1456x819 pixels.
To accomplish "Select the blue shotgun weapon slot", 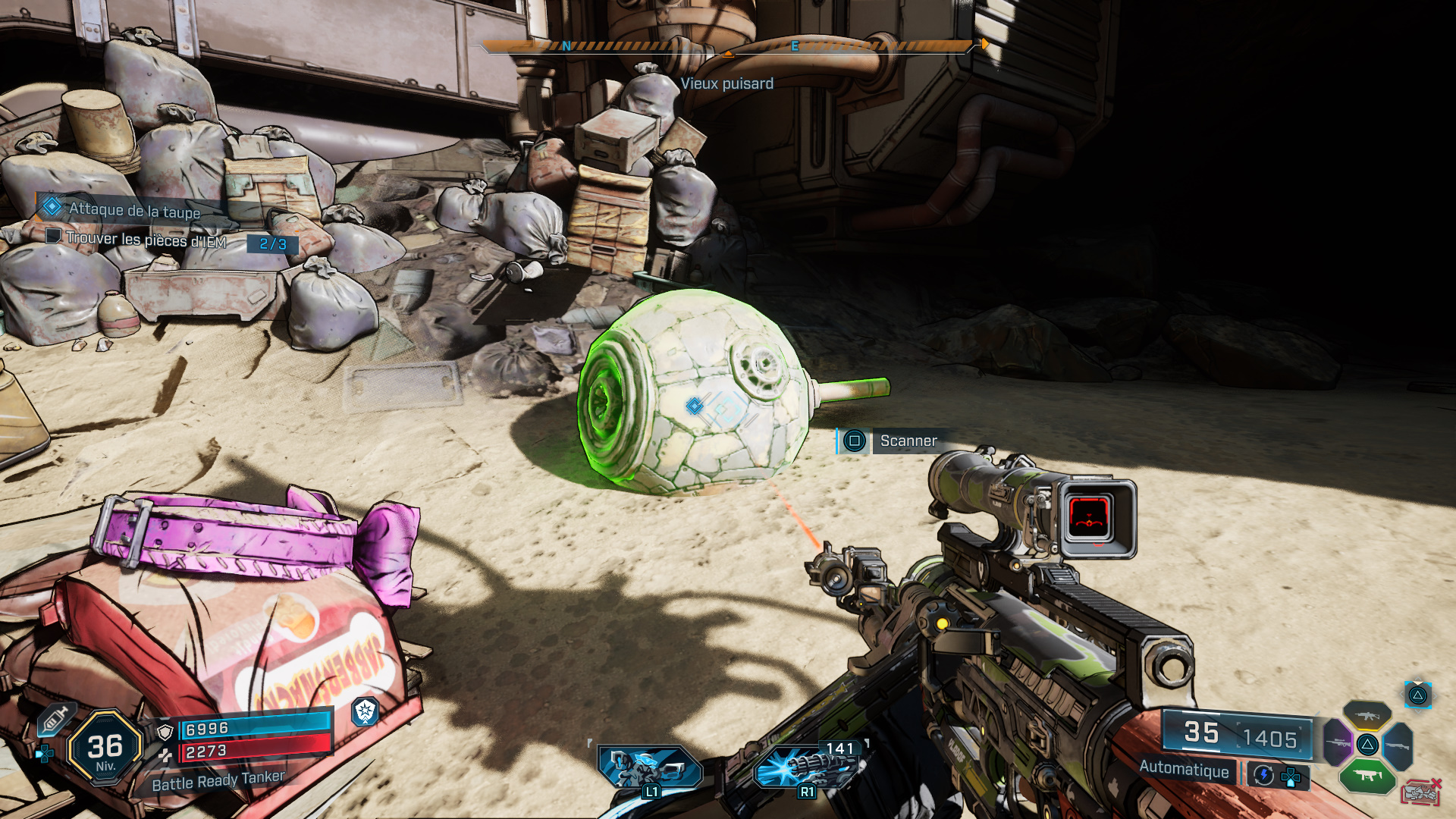I will [1398, 745].
